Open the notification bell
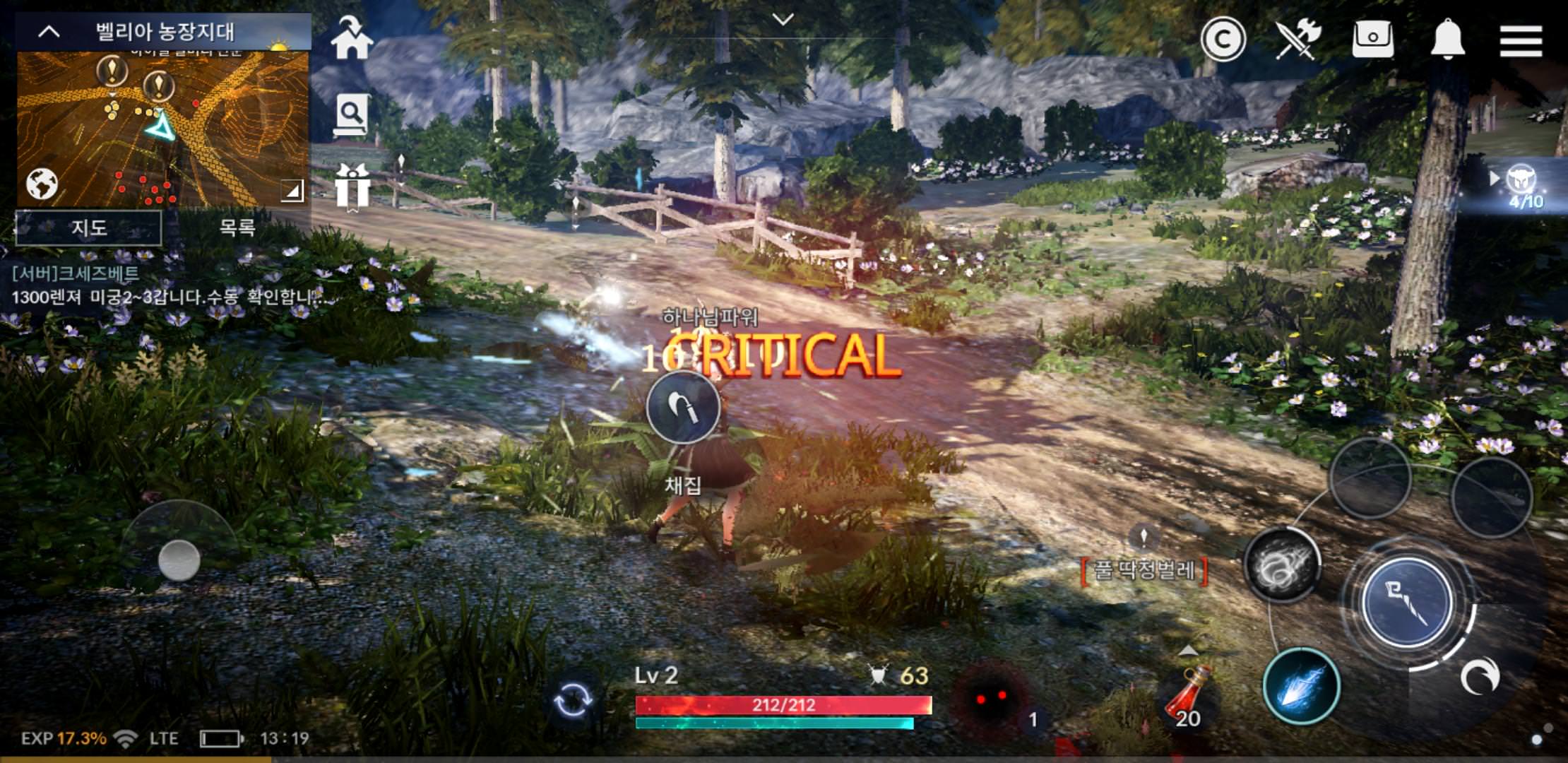This screenshot has height=763, width=1568. (1447, 39)
